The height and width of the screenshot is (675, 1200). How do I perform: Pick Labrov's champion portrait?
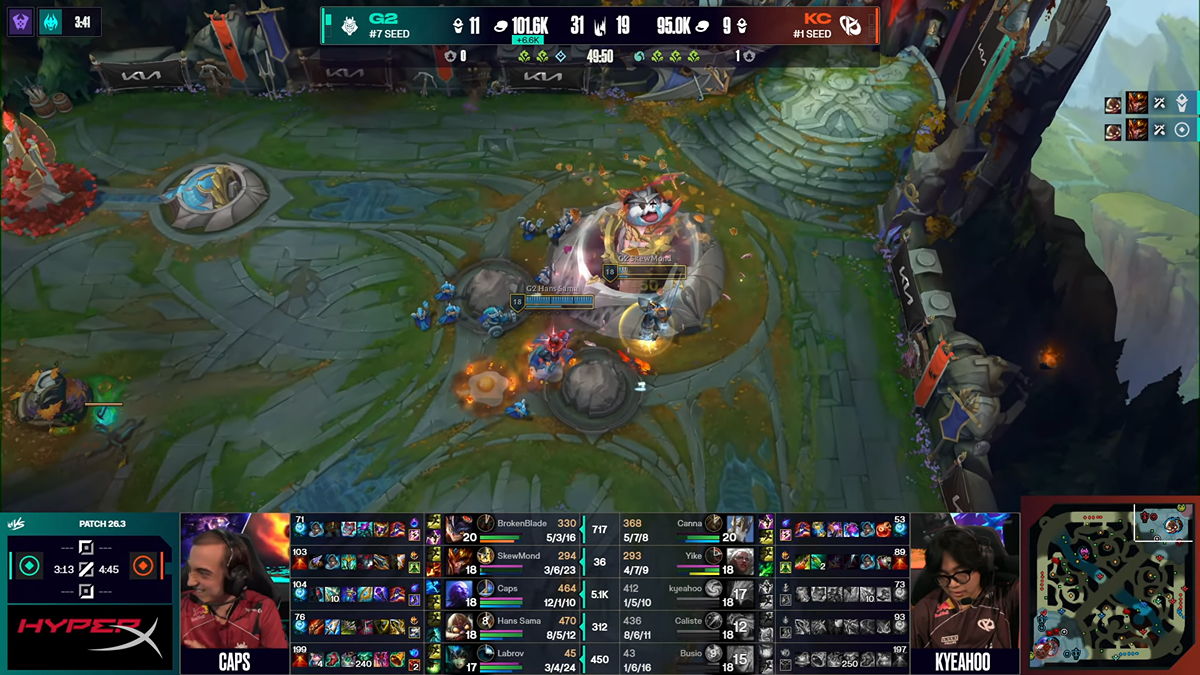click(x=460, y=658)
